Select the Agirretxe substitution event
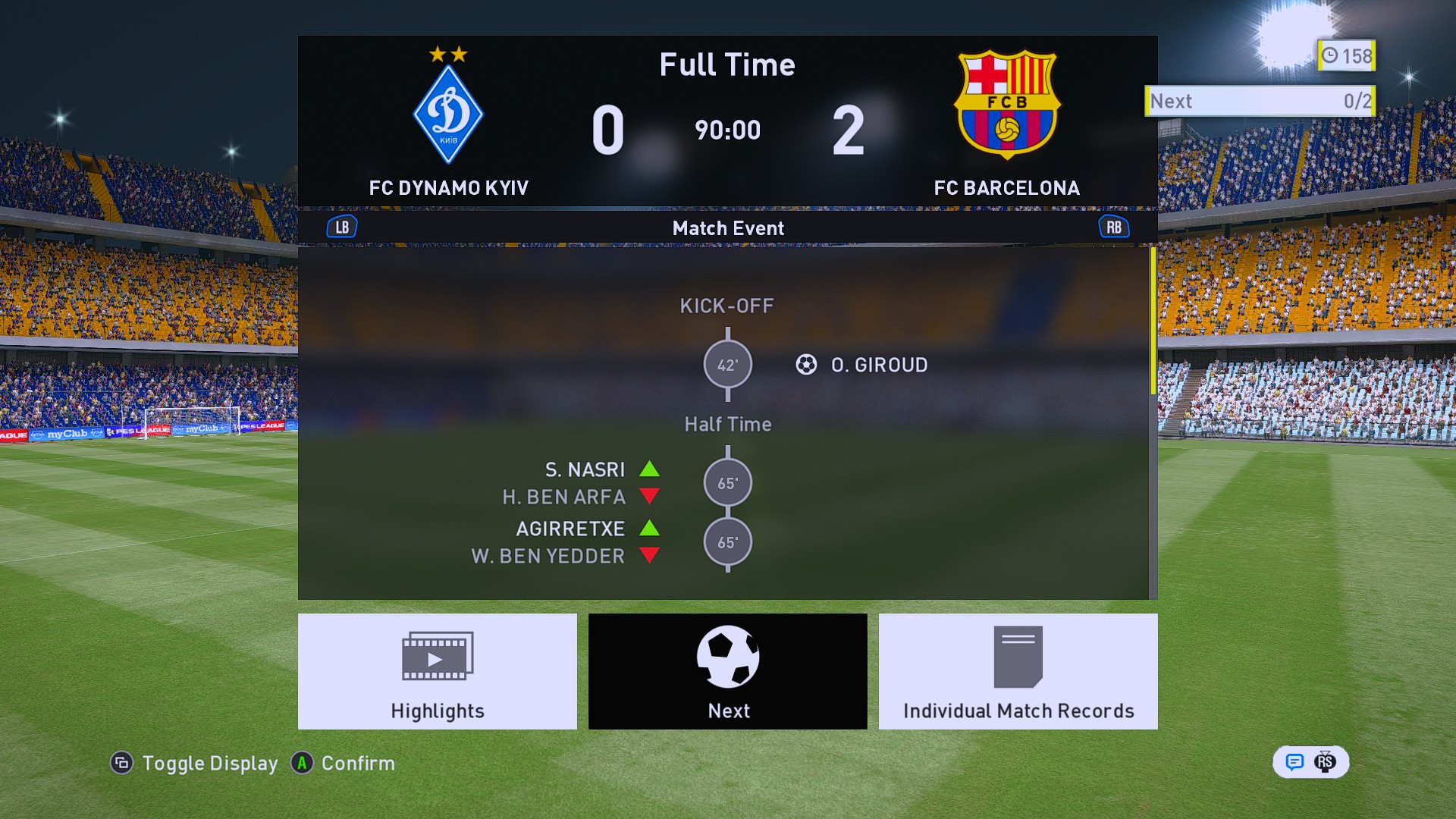Image resolution: width=1456 pixels, height=819 pixels. (x=570, y=529)
